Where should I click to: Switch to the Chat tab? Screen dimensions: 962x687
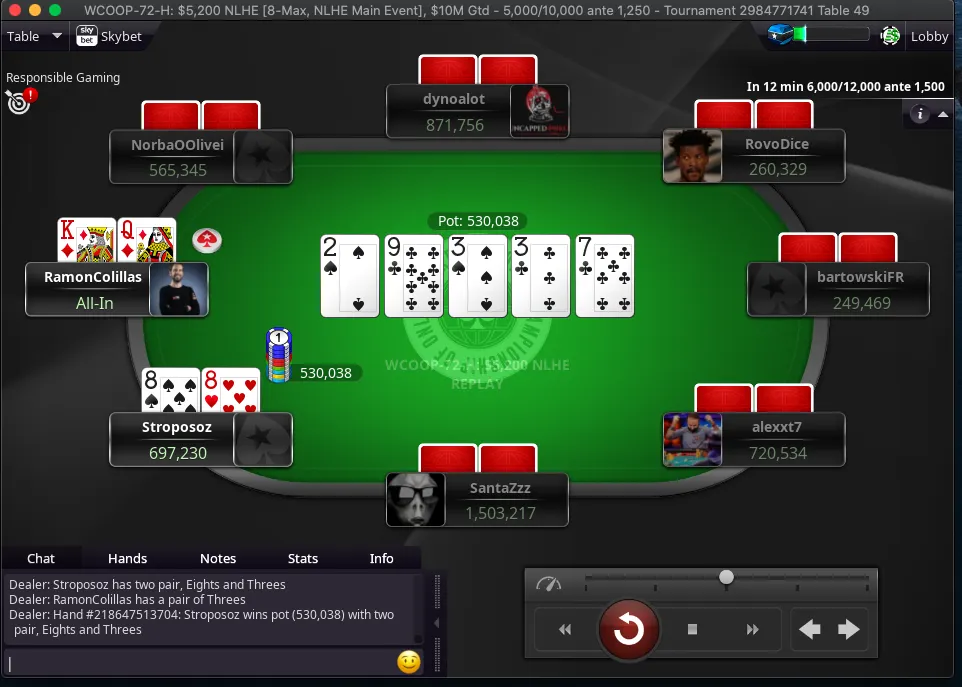pos(41,558)
